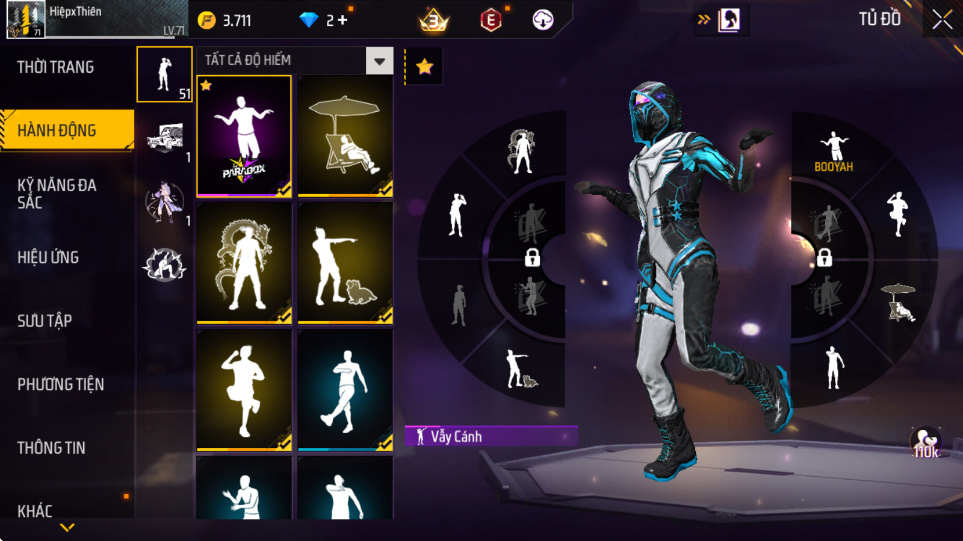Select the Khác menu entry

tap(35, 511)
